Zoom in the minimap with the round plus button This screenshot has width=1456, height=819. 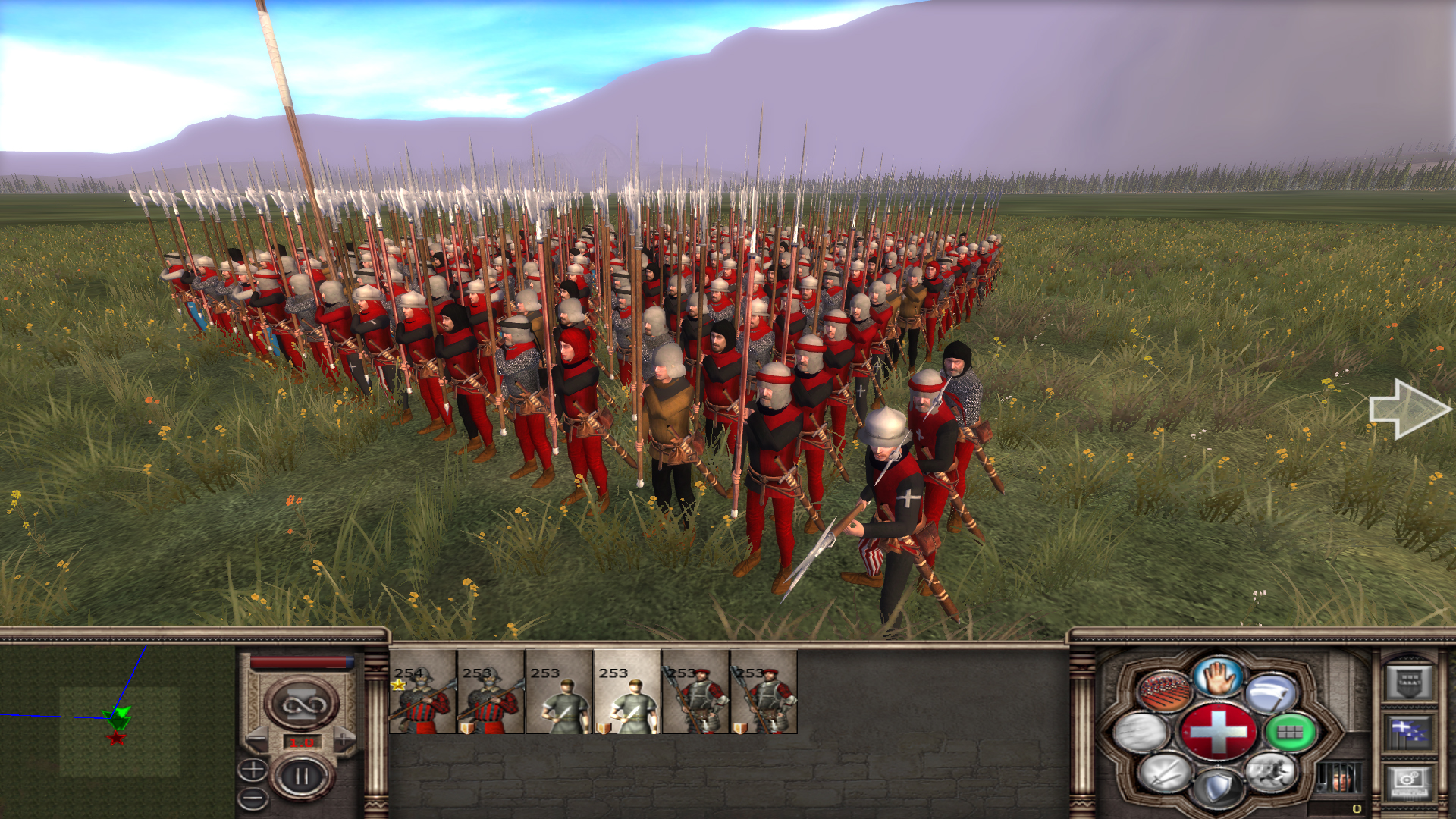point(253,770)
